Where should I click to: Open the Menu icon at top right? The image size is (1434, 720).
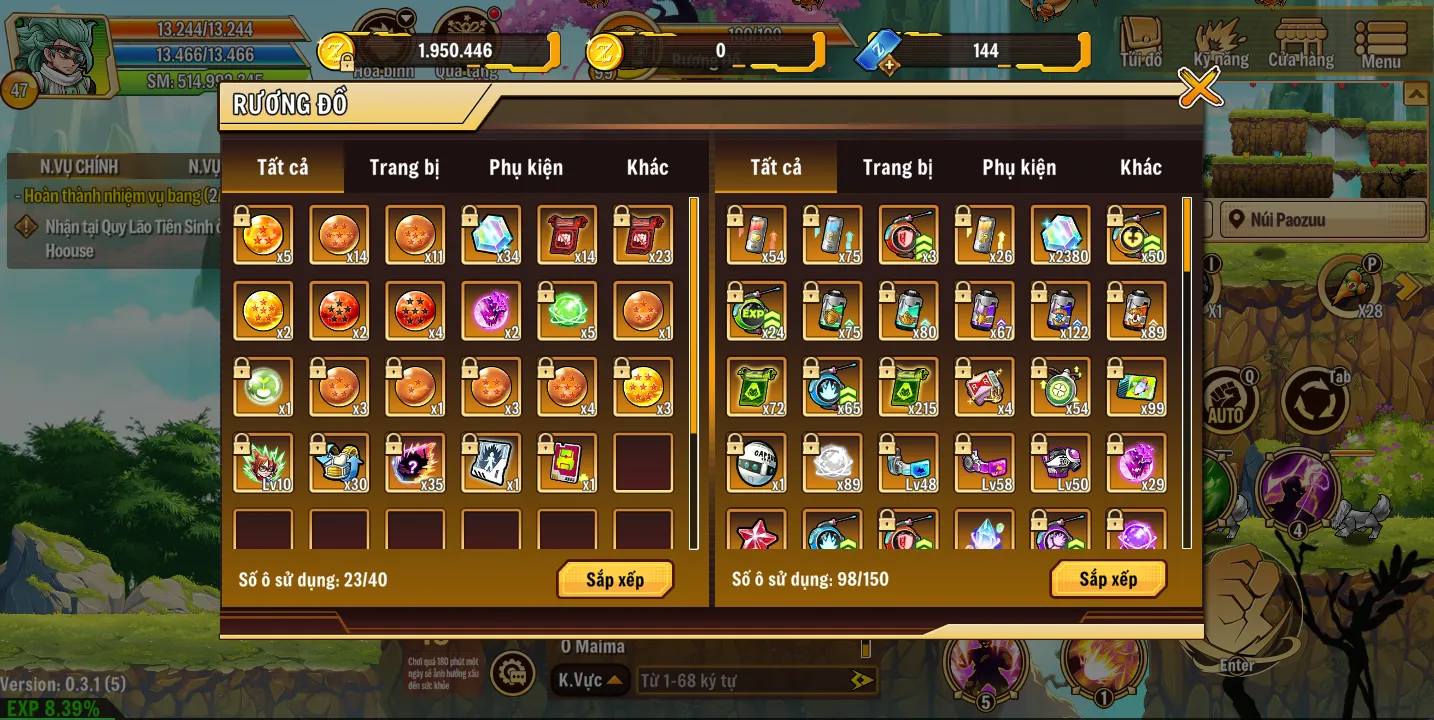pos(1381,40)
